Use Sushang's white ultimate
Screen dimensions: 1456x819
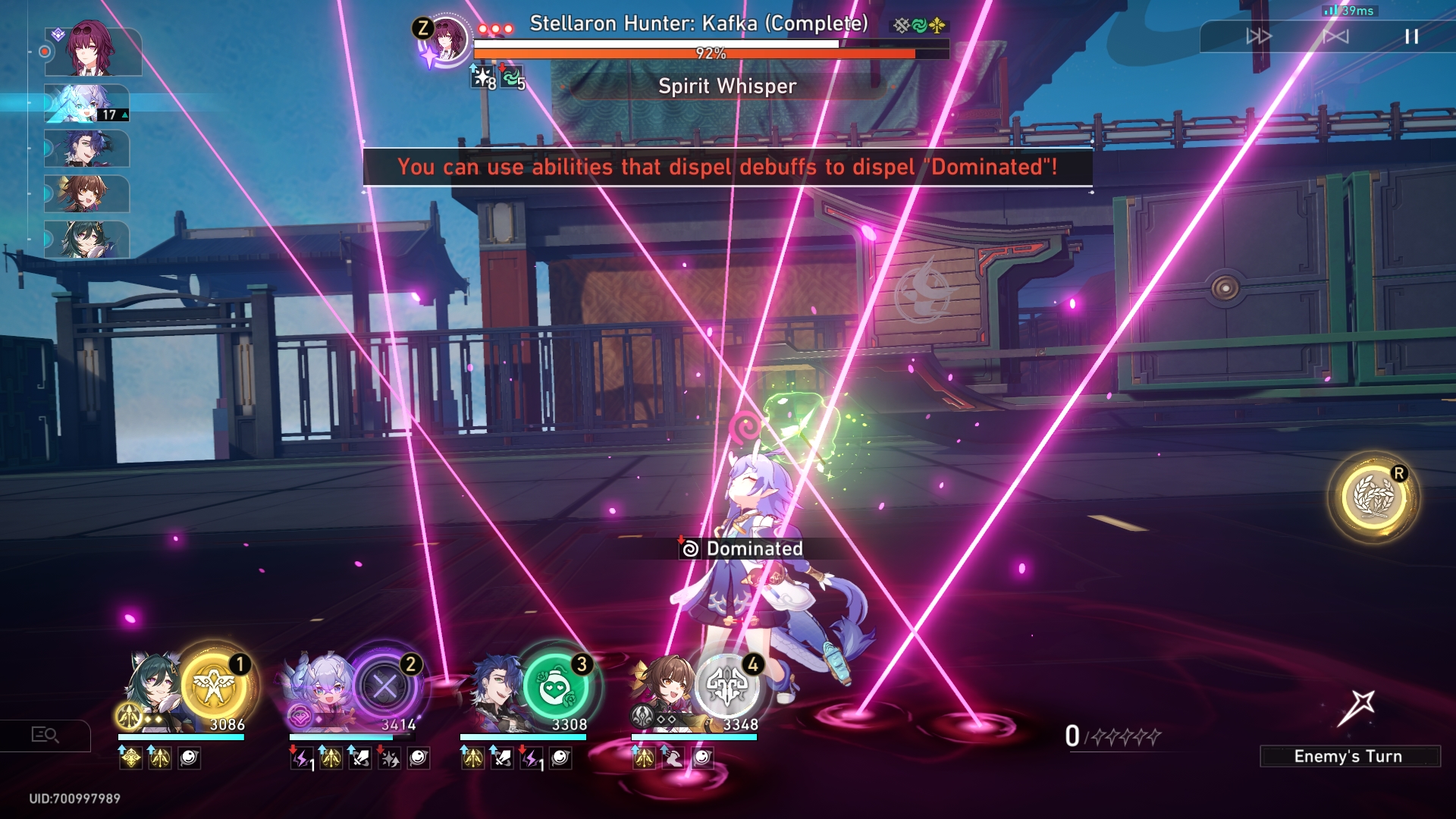(727, 687)
